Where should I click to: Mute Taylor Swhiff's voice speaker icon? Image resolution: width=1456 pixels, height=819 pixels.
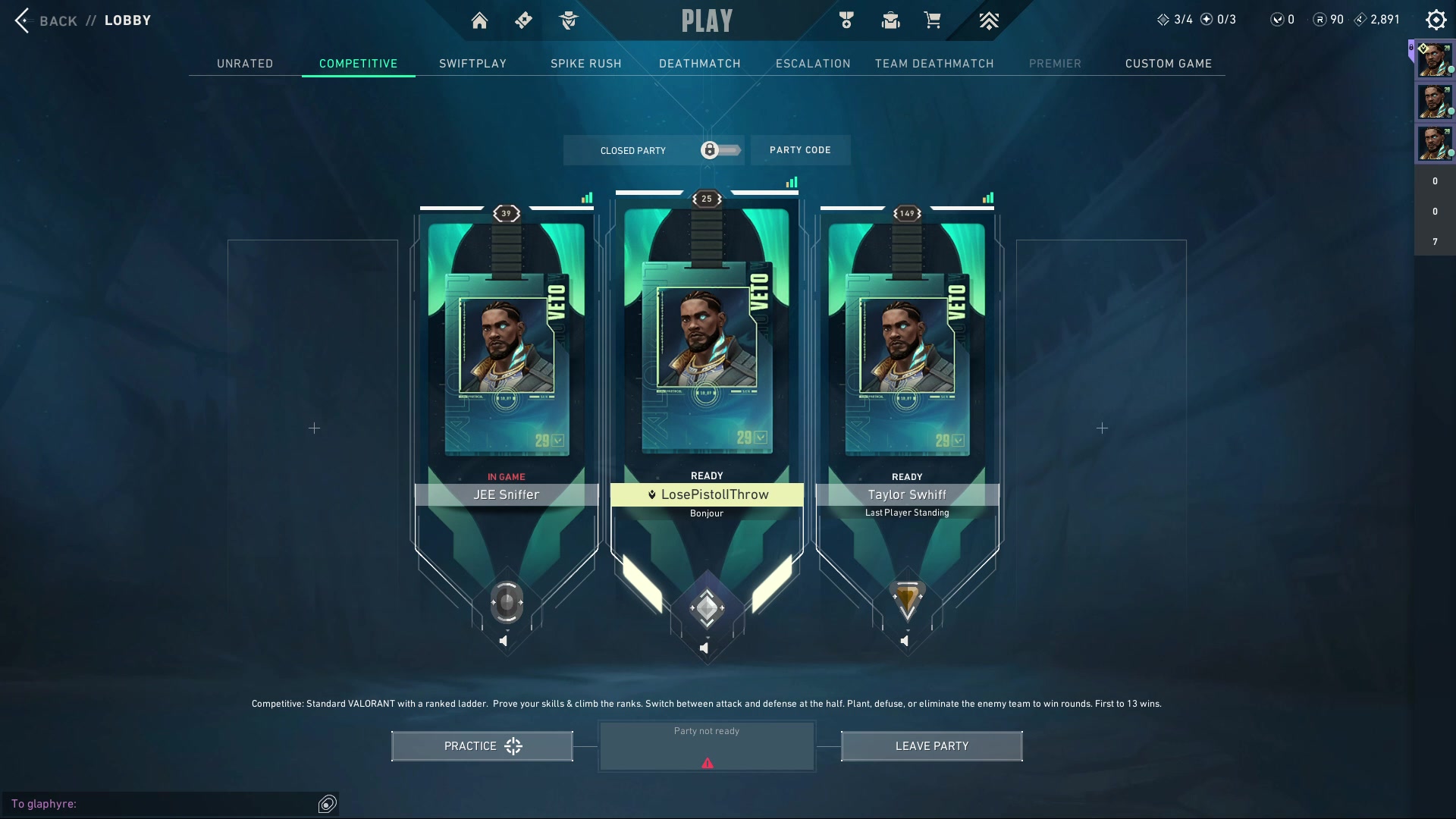point(905,642)
